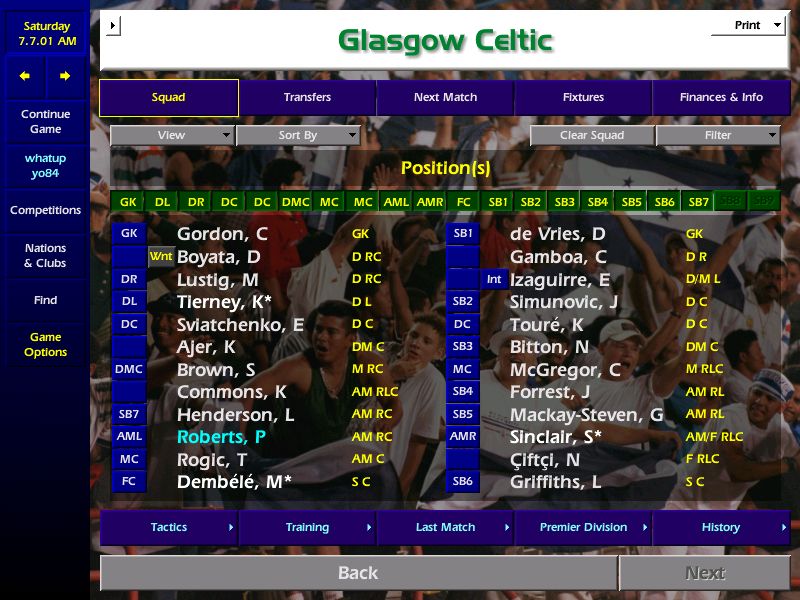Open the Tactics menu
800x600 pixels.
[169, 527]
